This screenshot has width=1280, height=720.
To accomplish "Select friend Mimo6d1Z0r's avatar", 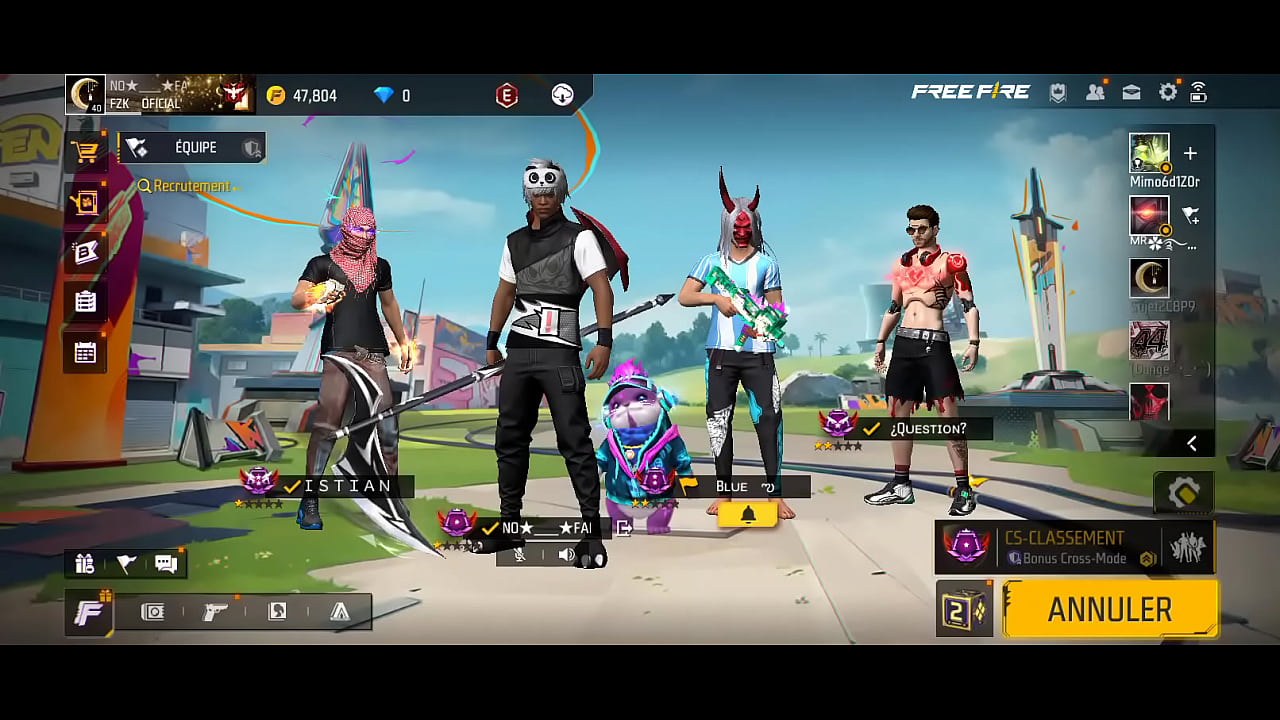I will [1149, 153].
